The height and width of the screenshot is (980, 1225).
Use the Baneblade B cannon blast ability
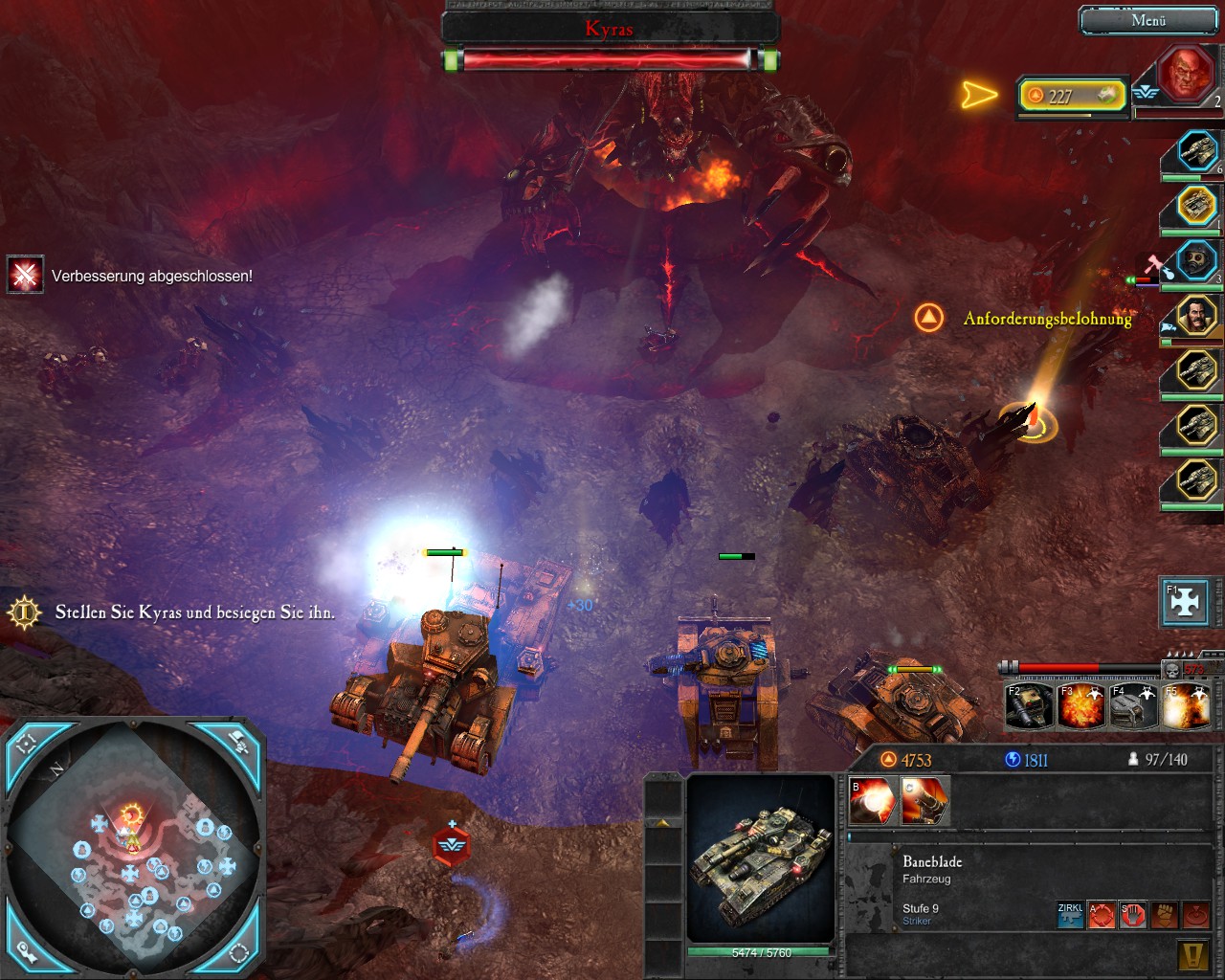point(873,801)
